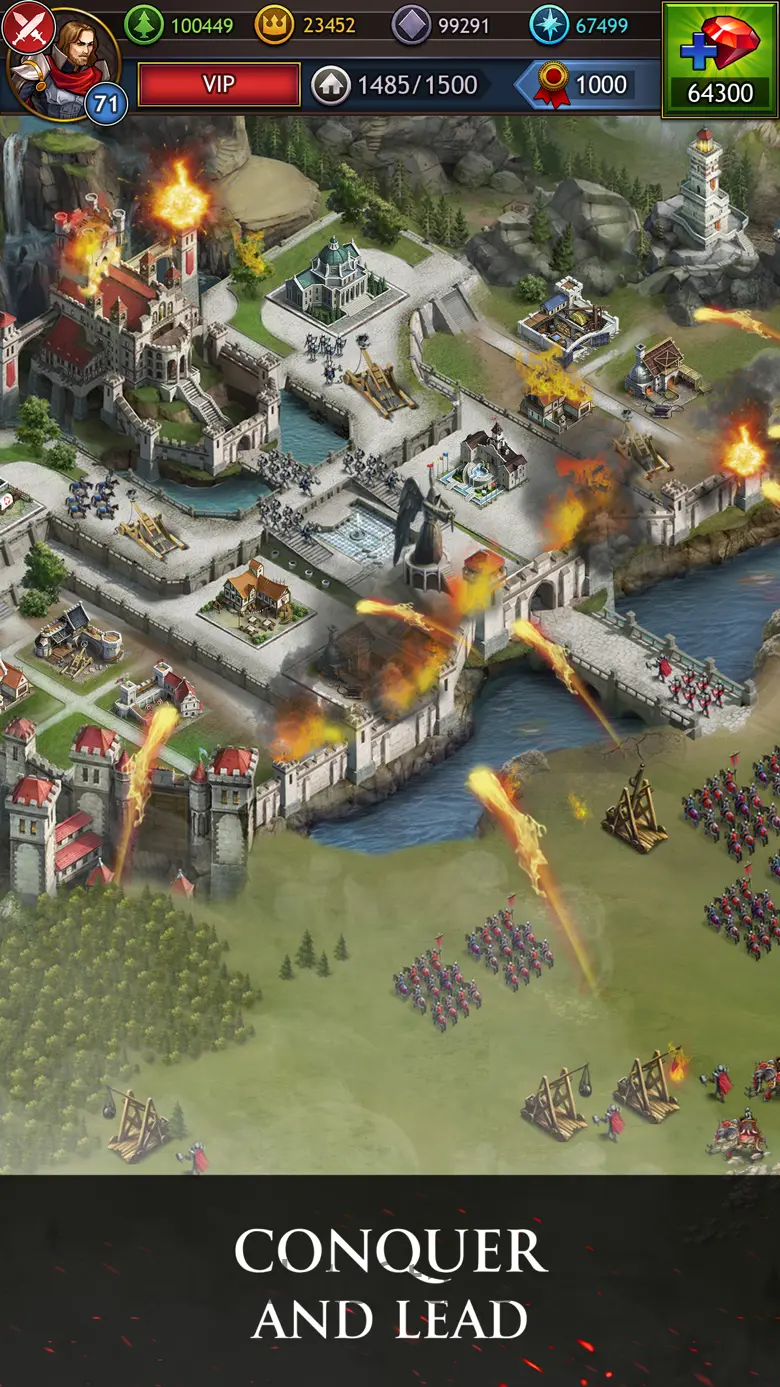Tap the crossed swords battle icon
Viewport: 780px width, 1387px height.
(x=26, y=26)
